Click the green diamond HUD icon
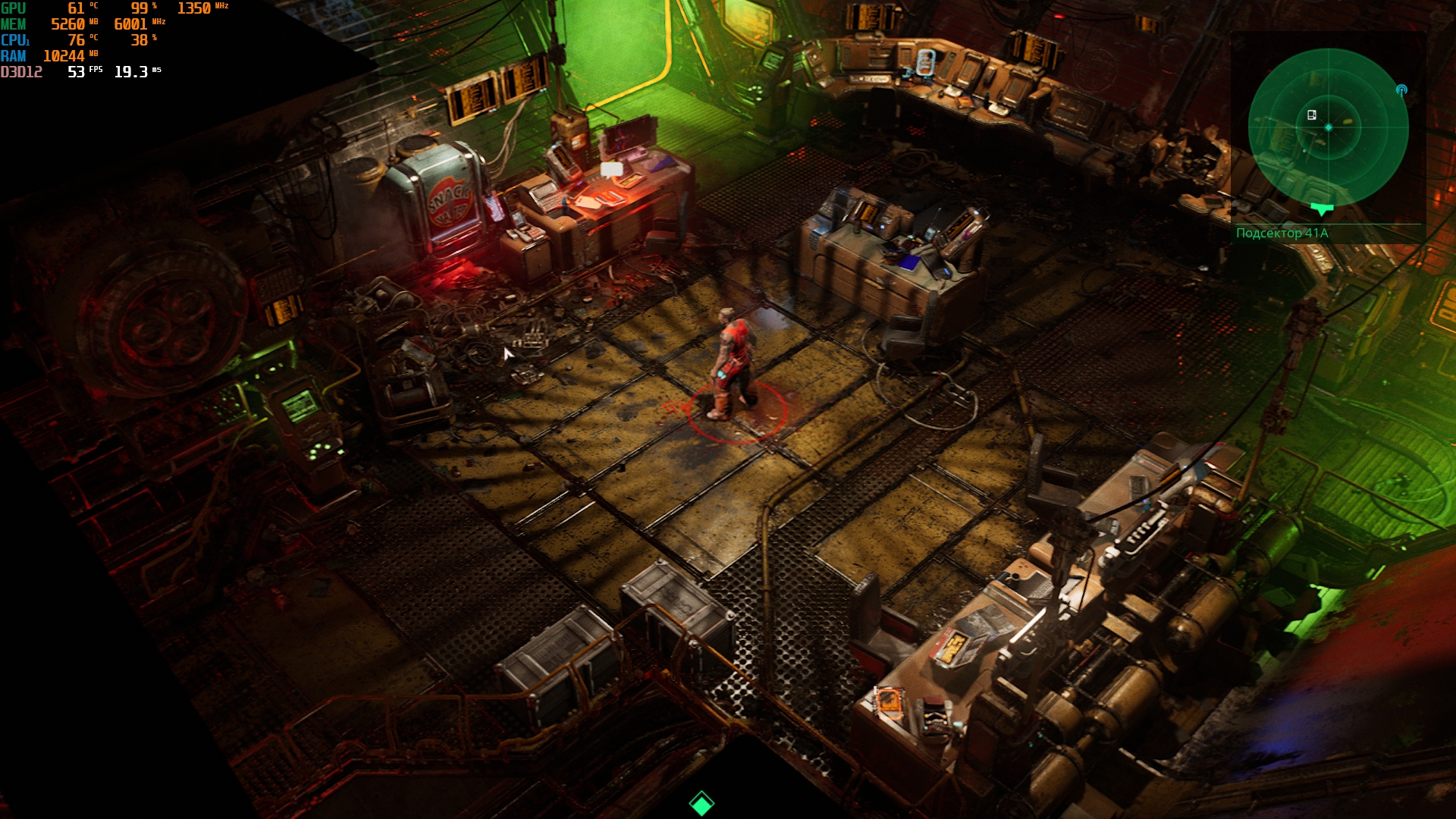1456x819 pixels. (x=701, y=803)
